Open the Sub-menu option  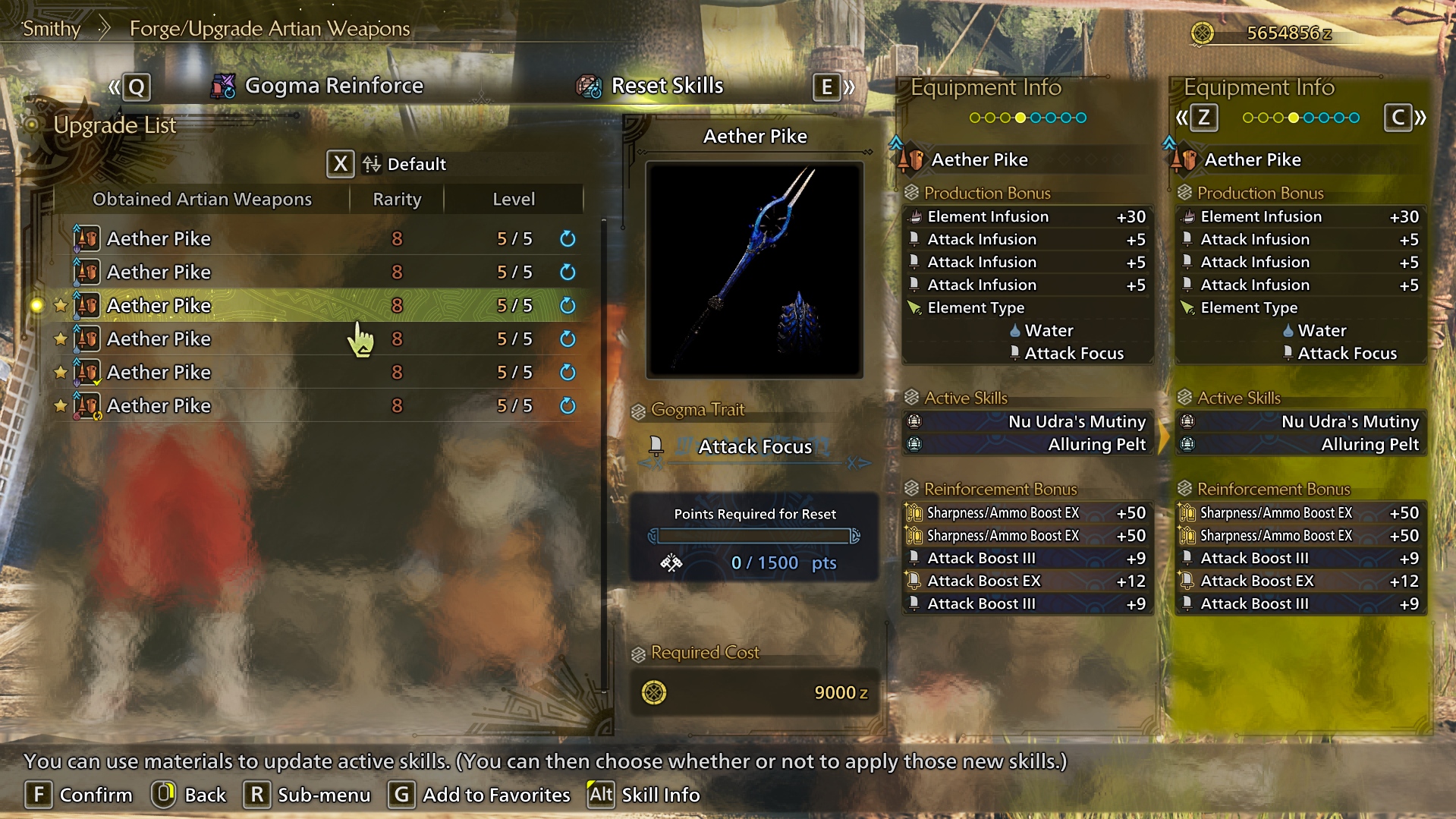coord(307,795)
